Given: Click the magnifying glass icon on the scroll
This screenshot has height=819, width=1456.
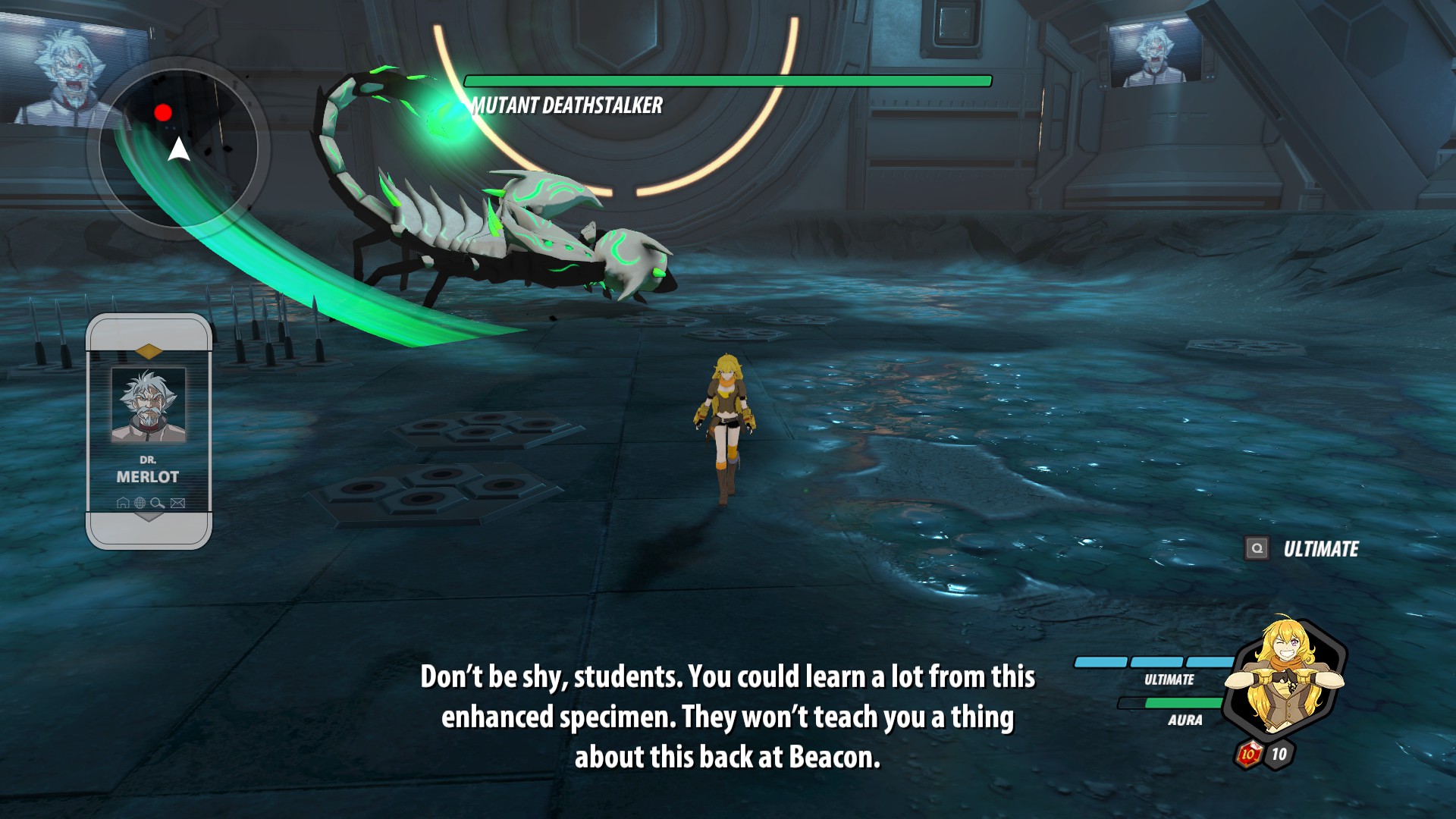Looking at the screenshot, I should [158, 503].
